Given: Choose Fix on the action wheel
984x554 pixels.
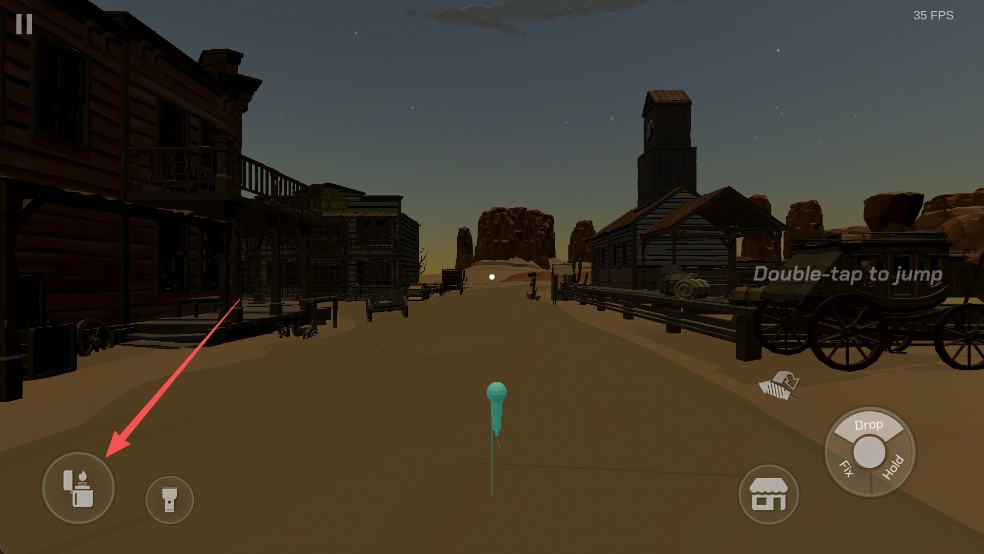Looking at the screenshot, I should (x=845, y=468).
